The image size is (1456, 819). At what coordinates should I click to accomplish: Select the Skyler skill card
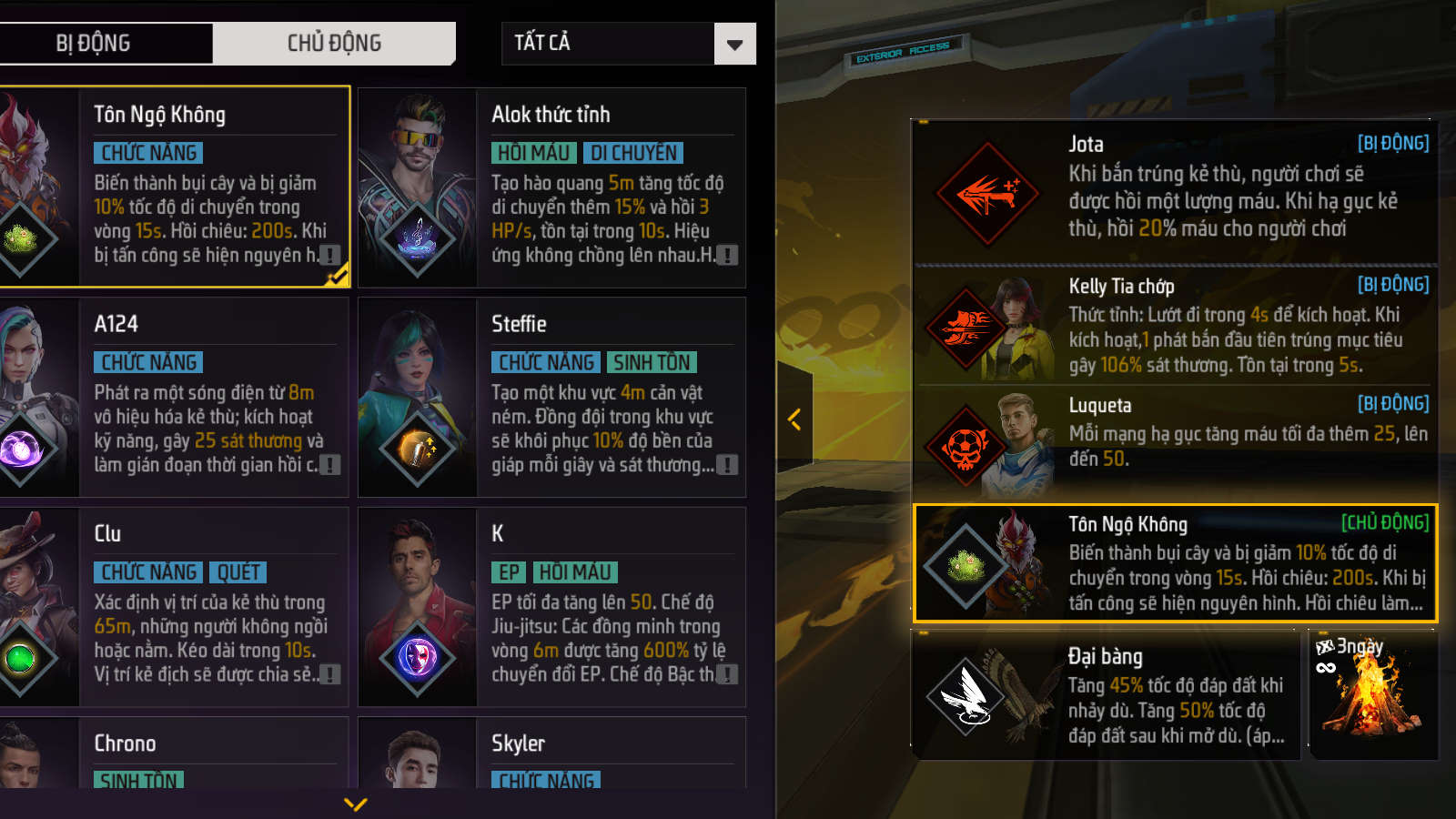pyautogui.click(x=551, y=753)
